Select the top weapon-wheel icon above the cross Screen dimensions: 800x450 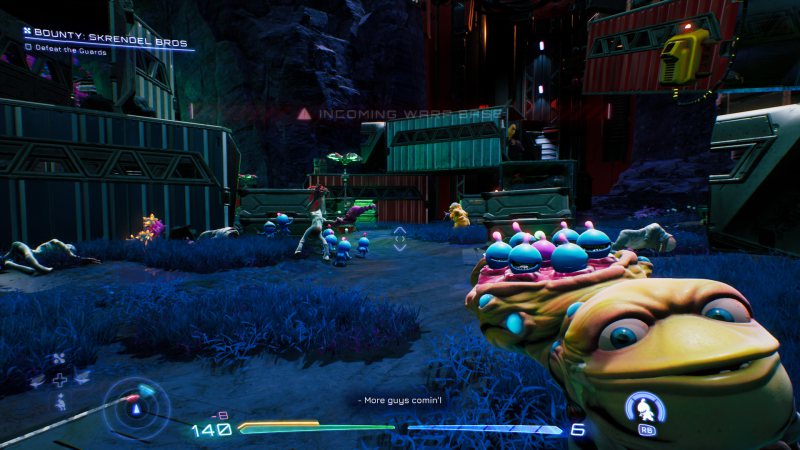[x=60, y=357]
